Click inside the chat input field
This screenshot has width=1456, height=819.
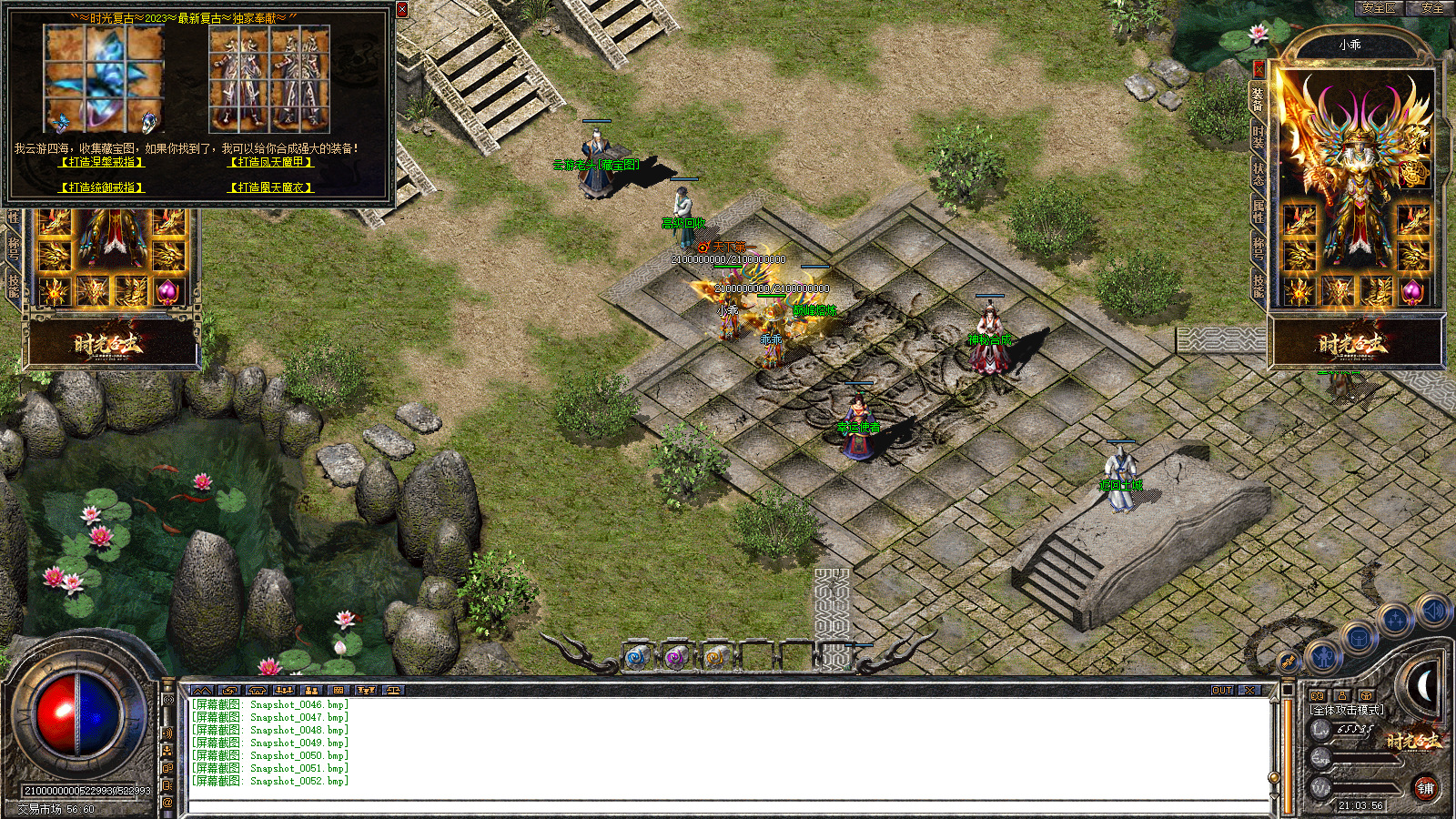pos(637,805)
